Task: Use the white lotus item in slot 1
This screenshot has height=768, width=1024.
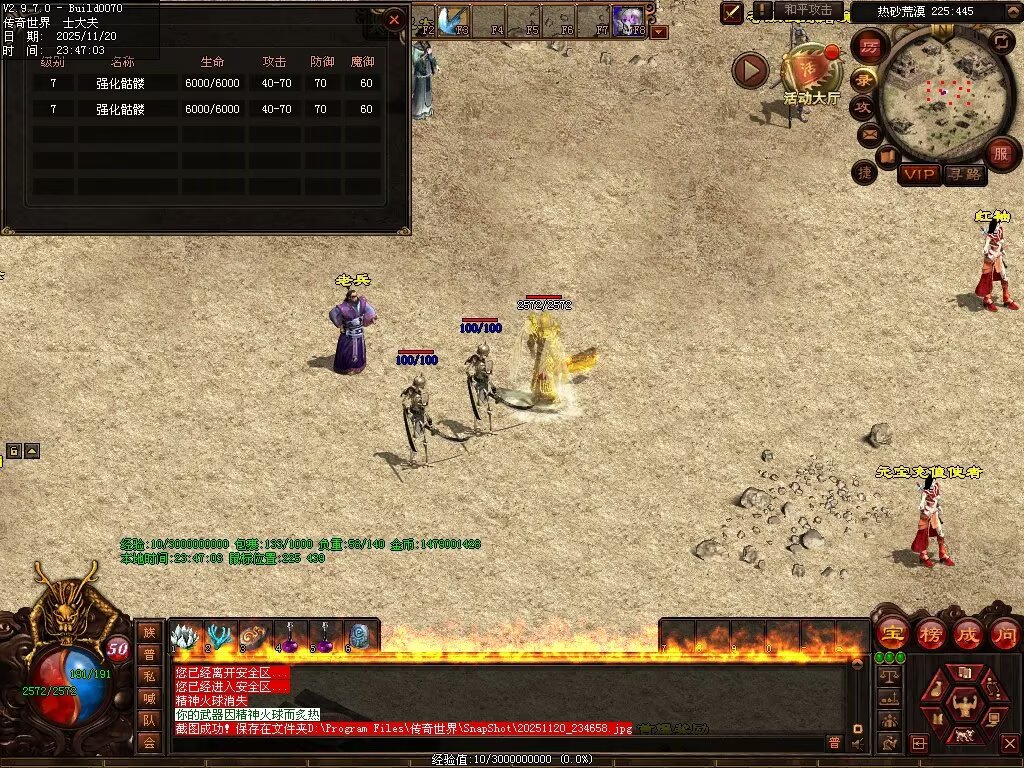Action: click(x=186, y=638)
